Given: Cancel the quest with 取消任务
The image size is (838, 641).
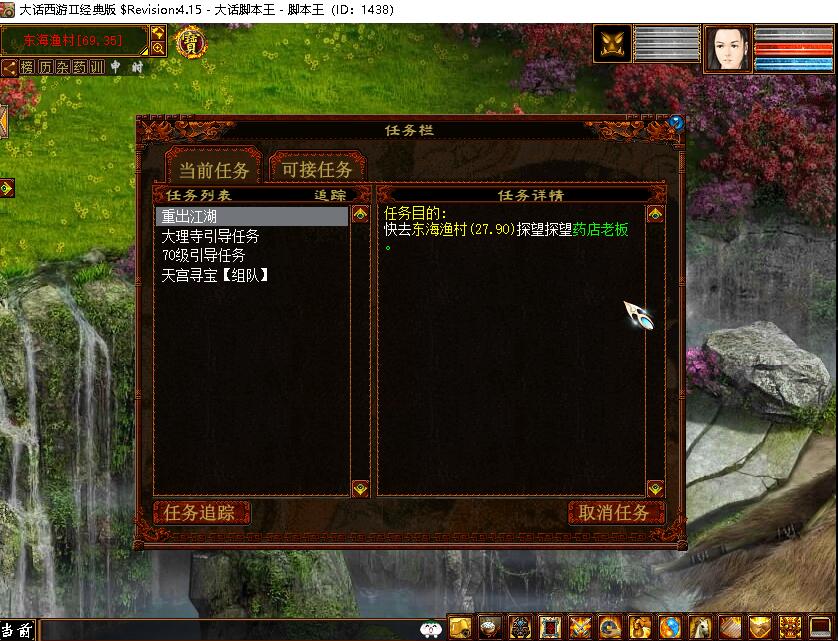Looking at the screenshot, I should 615,513.
